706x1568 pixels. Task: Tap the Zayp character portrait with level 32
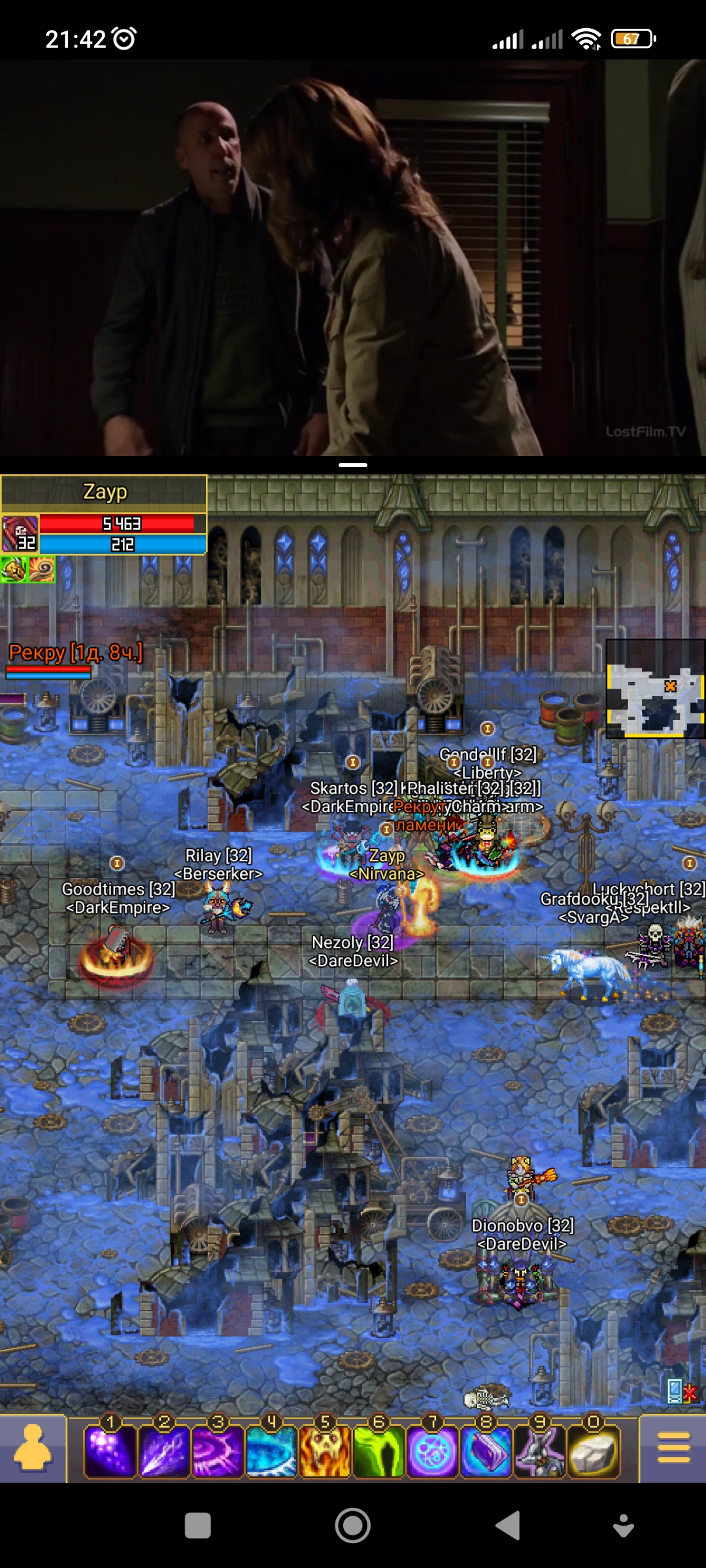click(x=20, y=534)
